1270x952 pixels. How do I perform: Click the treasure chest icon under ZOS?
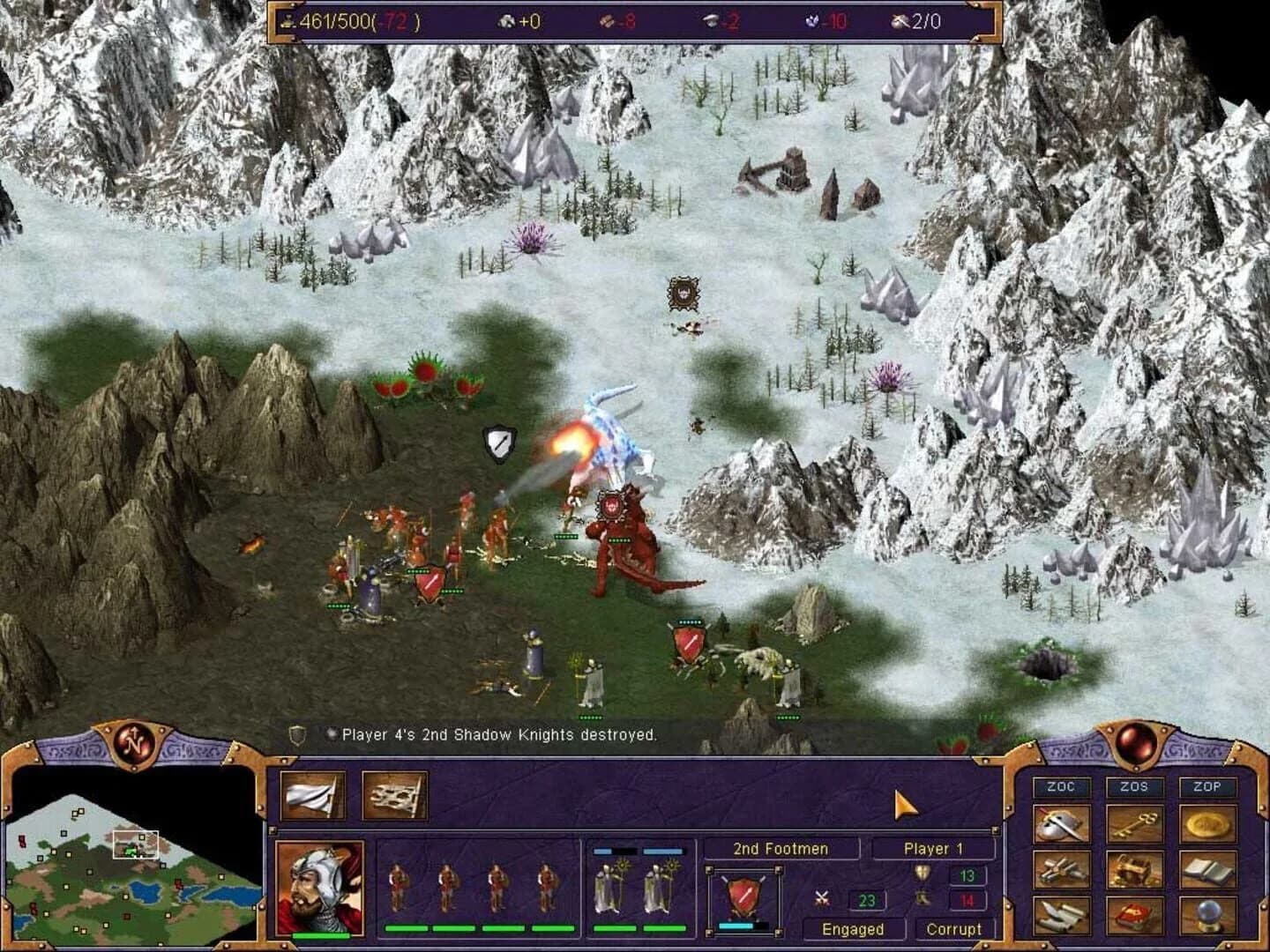coord(1136,870)
